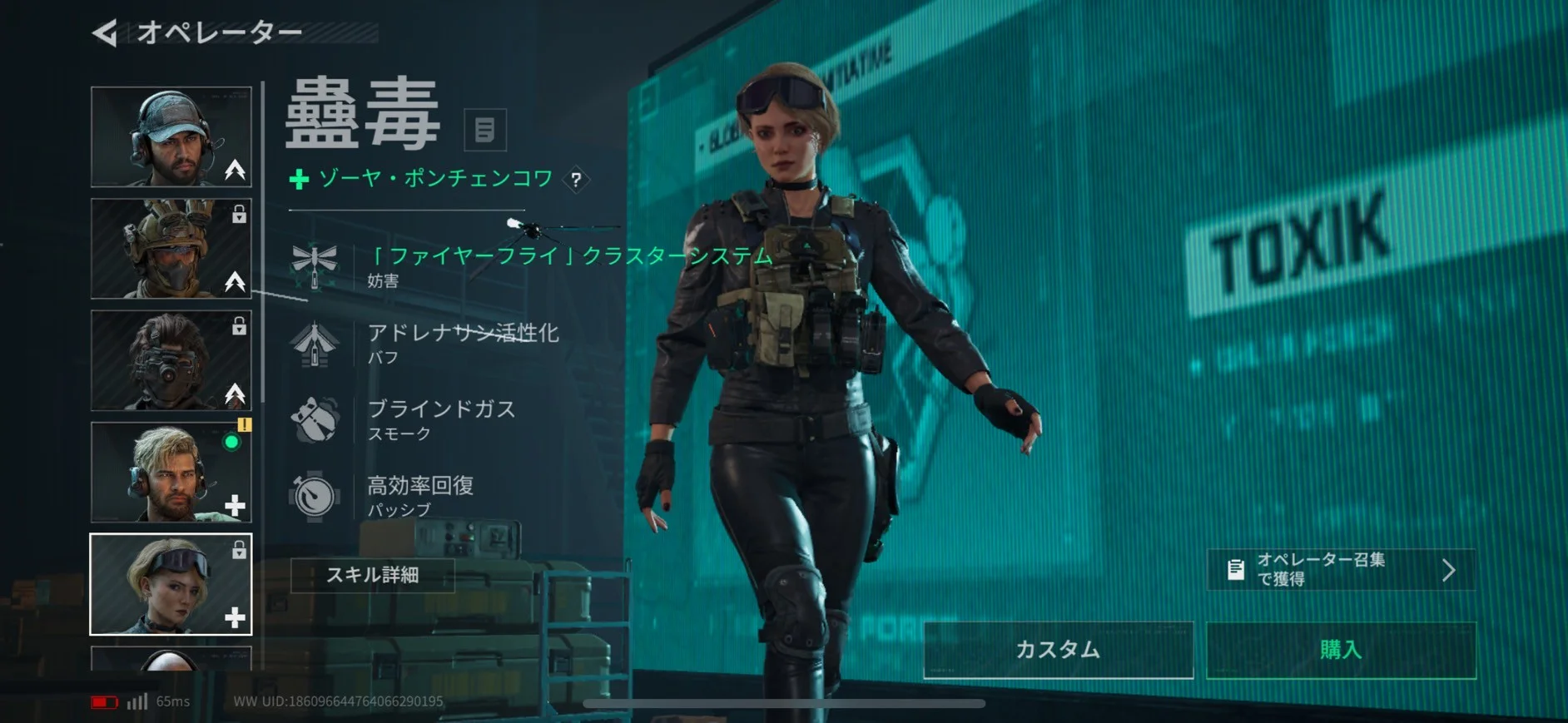This screenshot has height=723, width=1568.
Task: Open スキル詳細 skill details
Action: (372, 575)
